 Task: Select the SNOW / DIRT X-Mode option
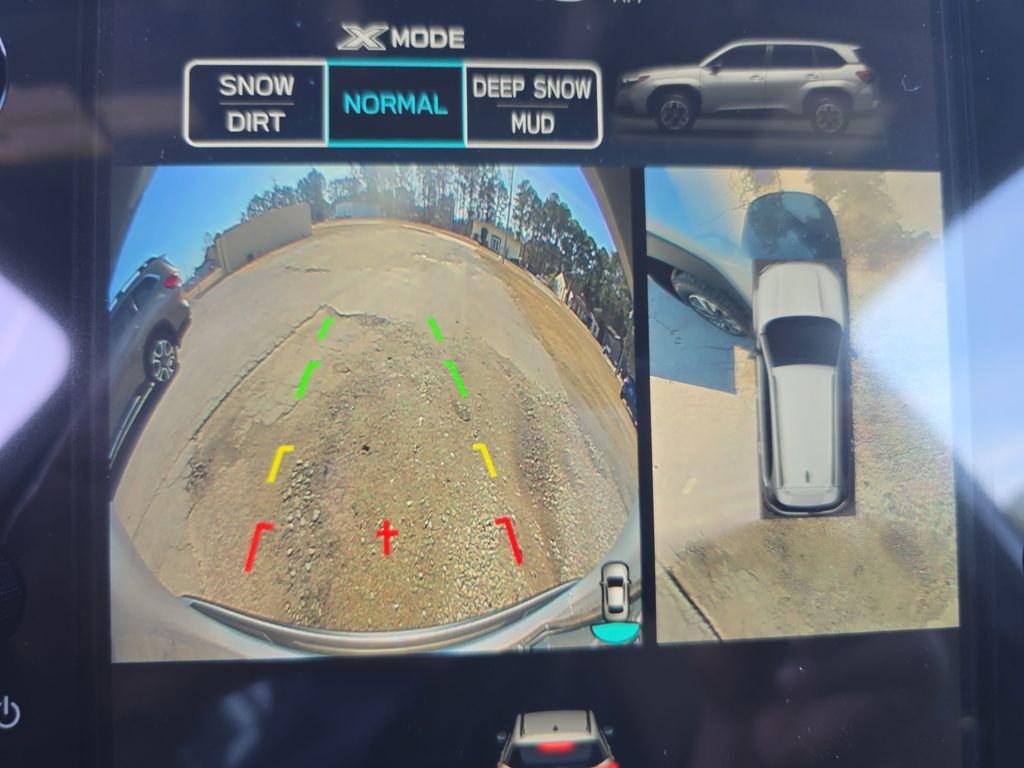coord(256,103)
